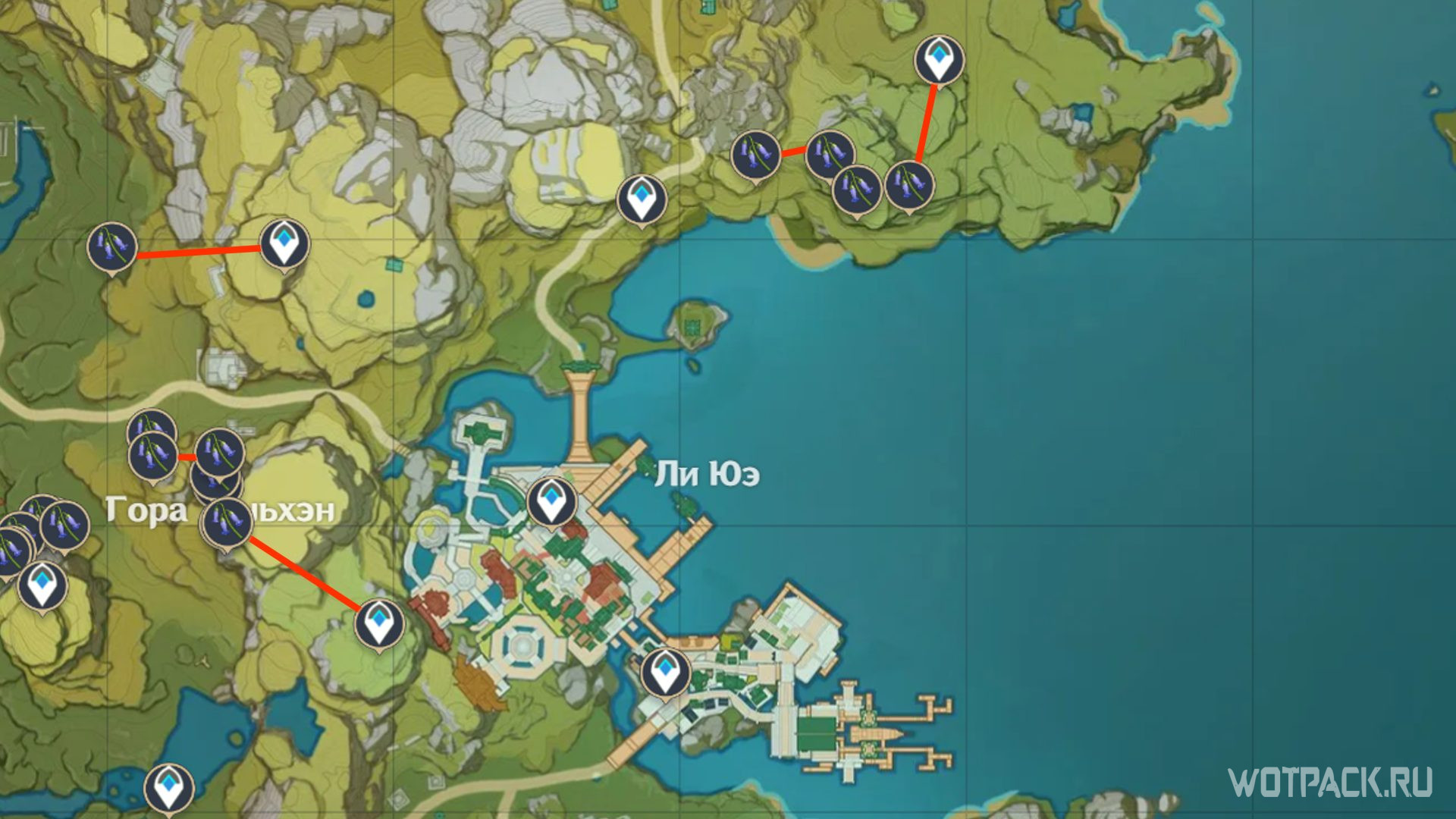1456x819 pixels.
Task: Click the glaze lily below the northeastern waypoint's red line
Action: 909,184
